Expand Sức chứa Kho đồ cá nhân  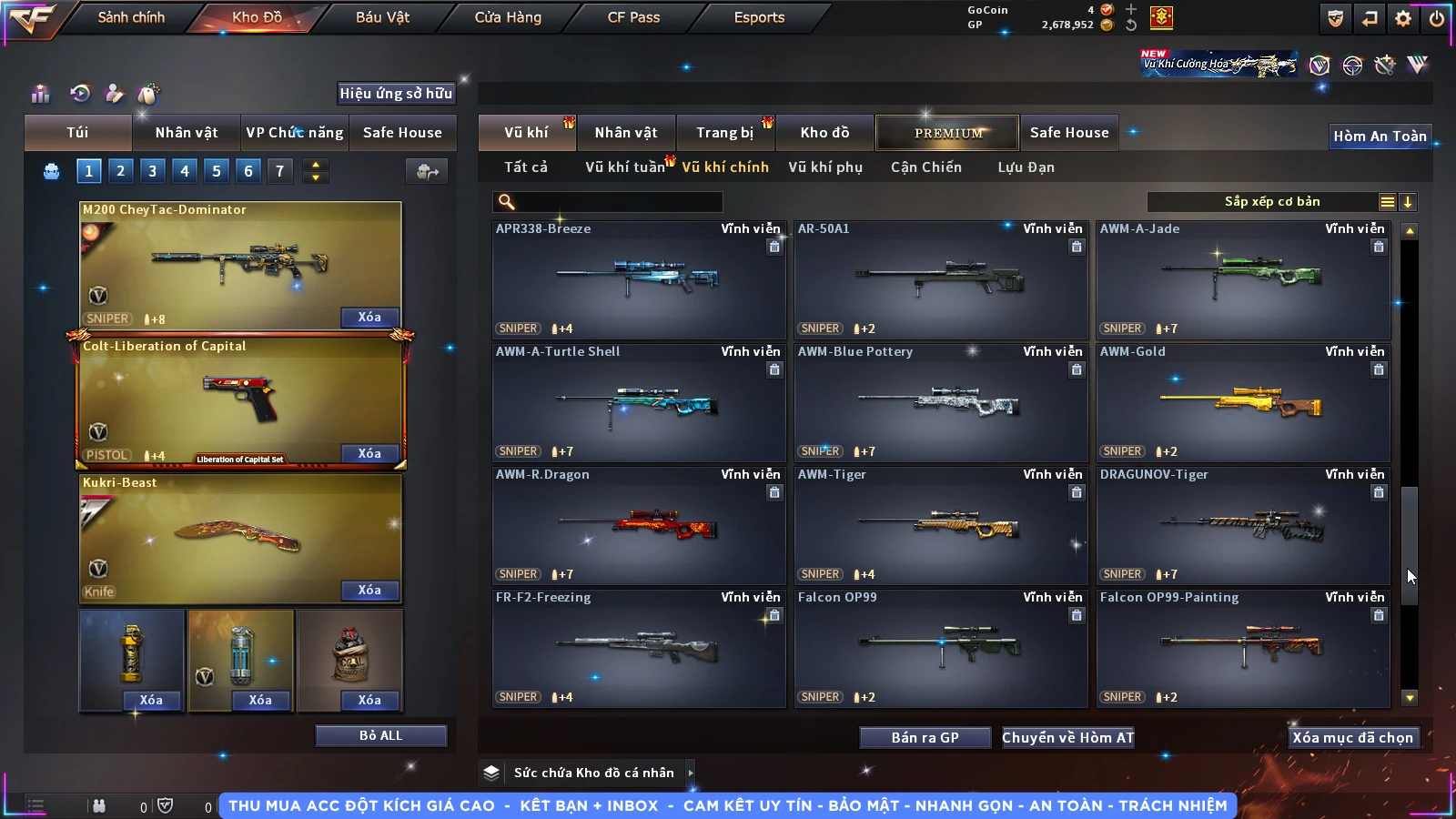coord(690,773)
